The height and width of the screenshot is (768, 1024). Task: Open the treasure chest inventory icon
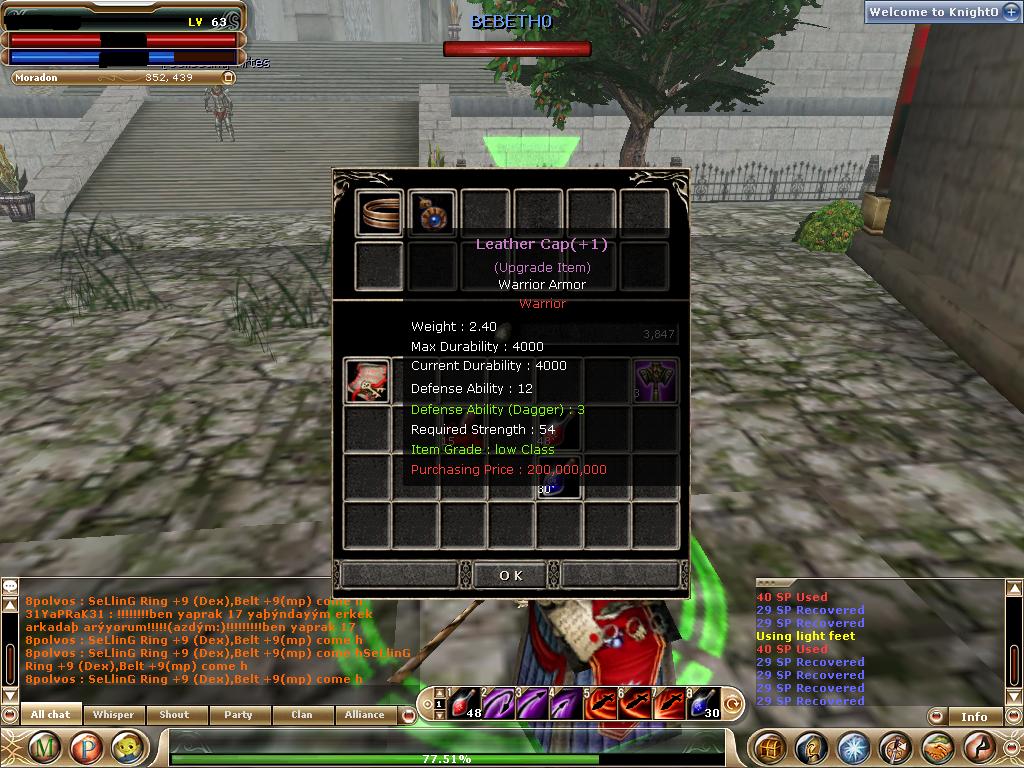click(769, 747)
